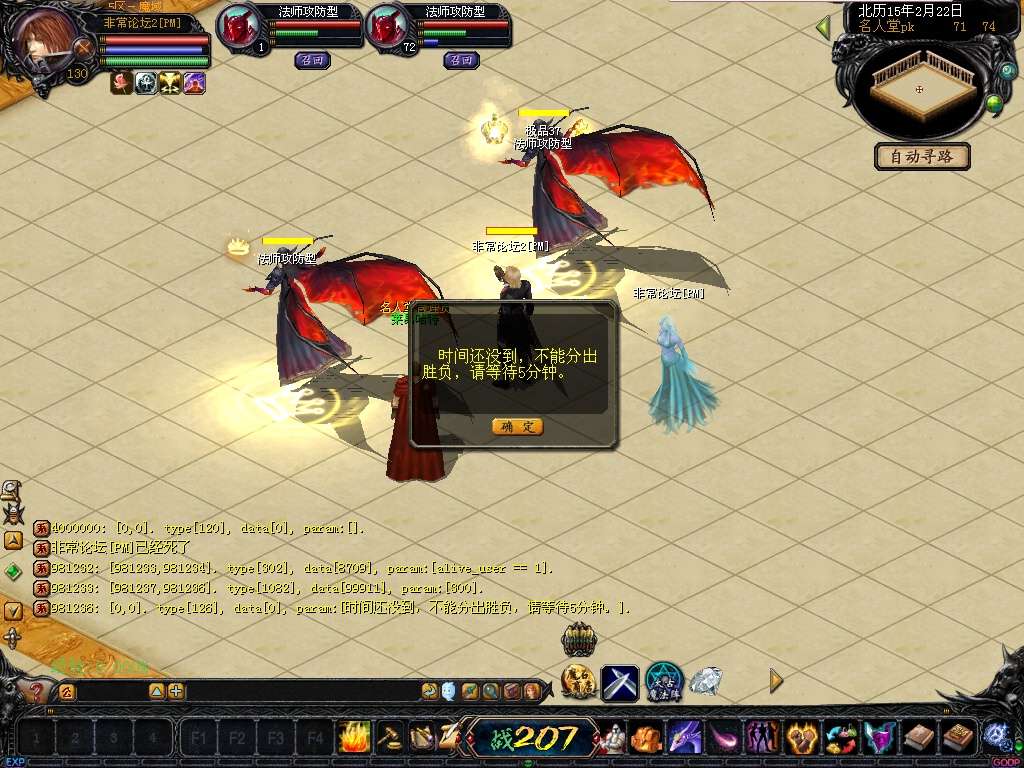Open the 魔法阵 magic circle icon

[x=664, y=681]
